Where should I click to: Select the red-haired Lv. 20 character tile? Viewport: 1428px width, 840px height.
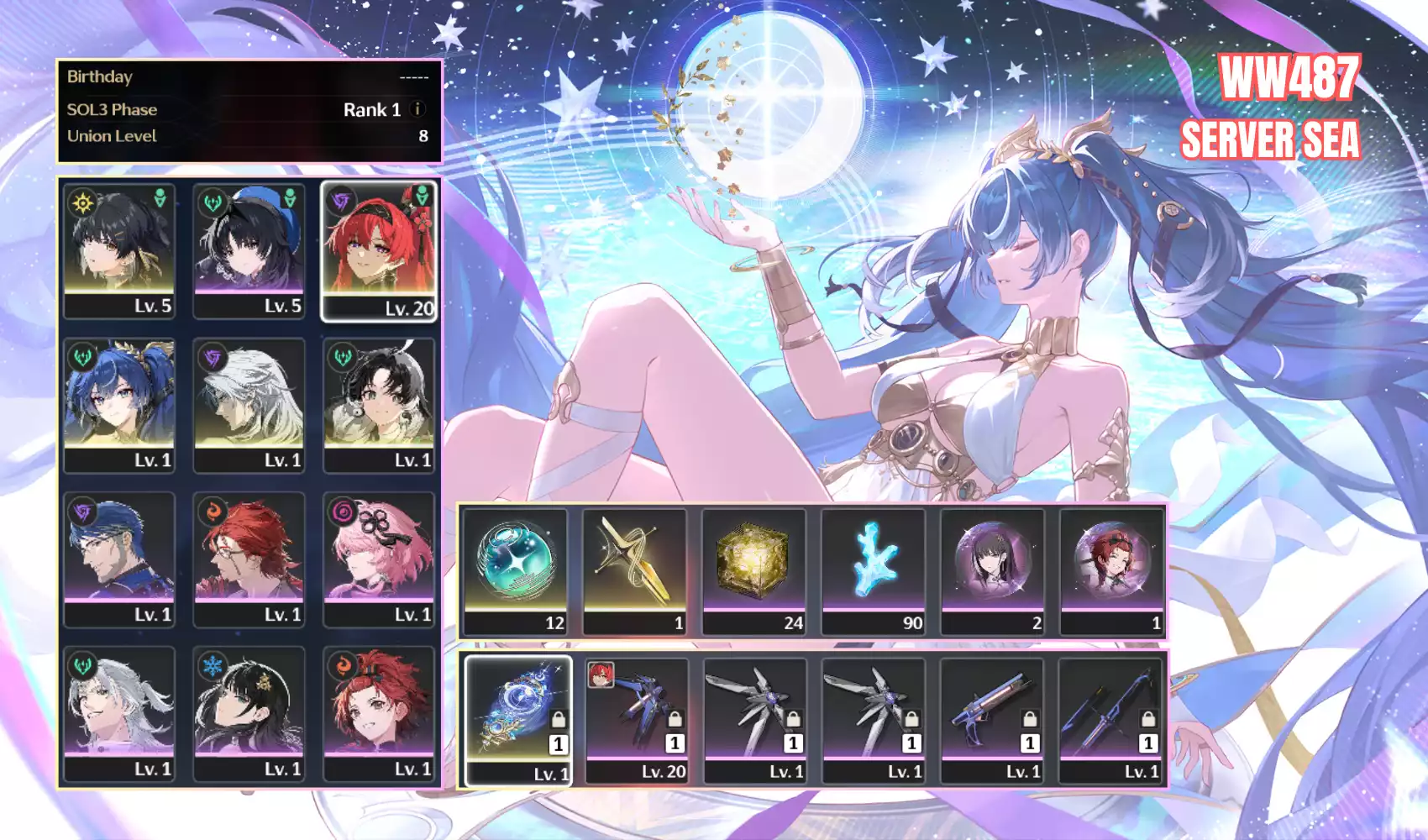(379, 251)
